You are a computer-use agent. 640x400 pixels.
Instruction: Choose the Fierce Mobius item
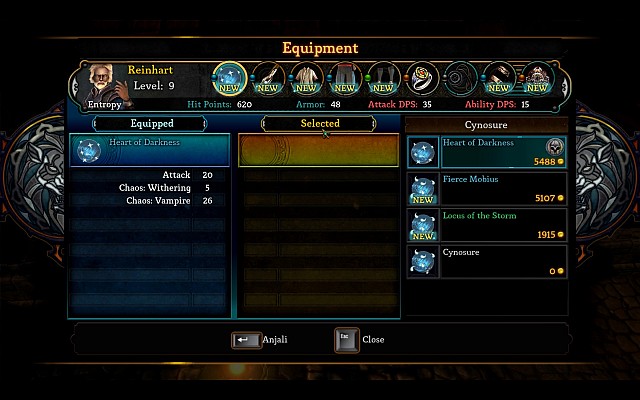pos(487,188)
